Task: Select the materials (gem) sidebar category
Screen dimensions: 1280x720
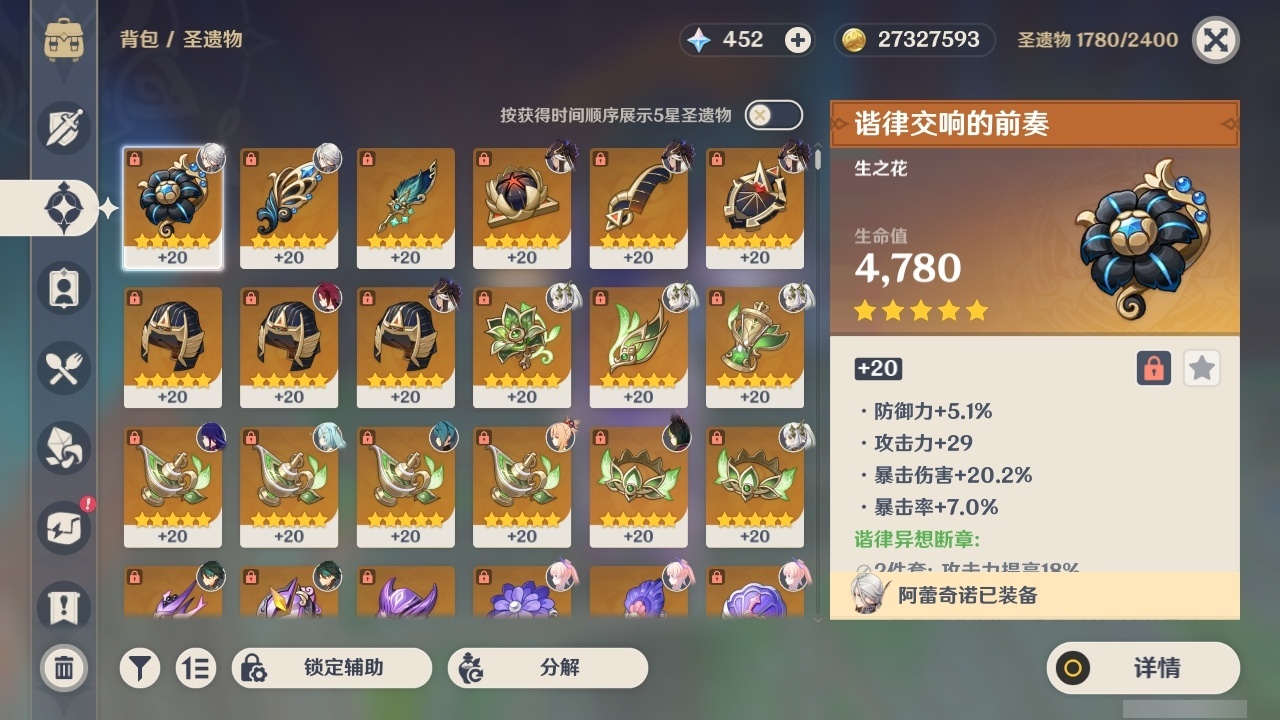Action: click(63, 448)
